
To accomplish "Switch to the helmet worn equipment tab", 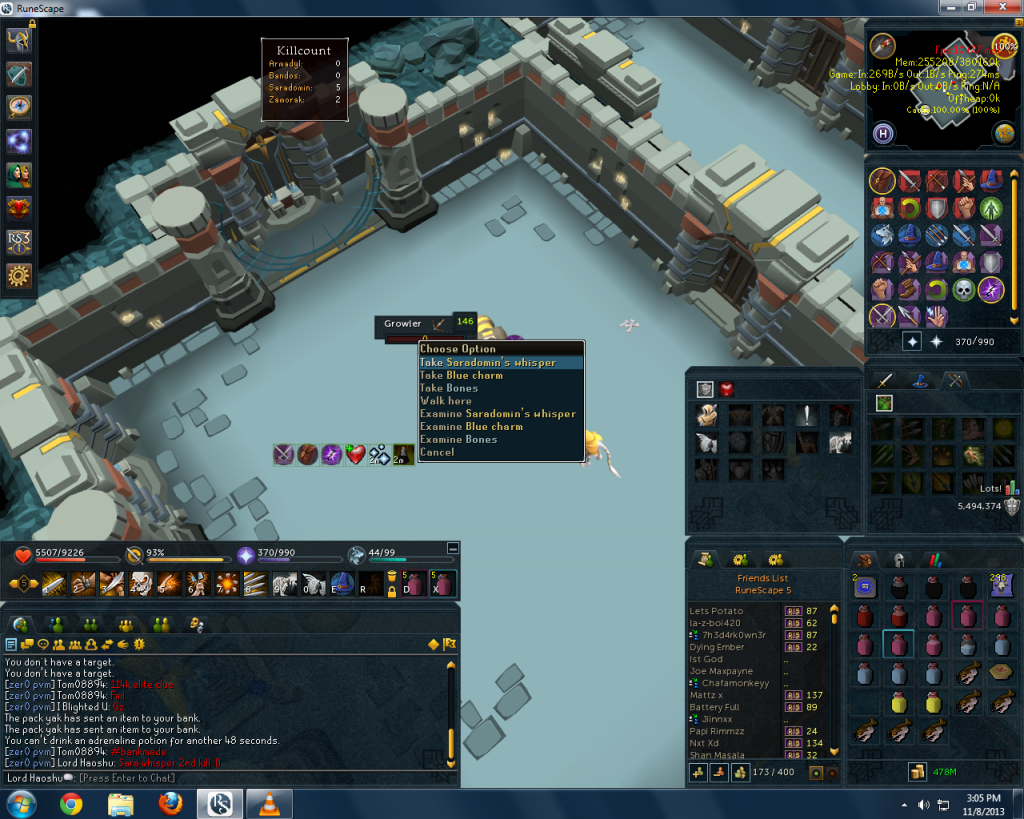I will [899, 560].
